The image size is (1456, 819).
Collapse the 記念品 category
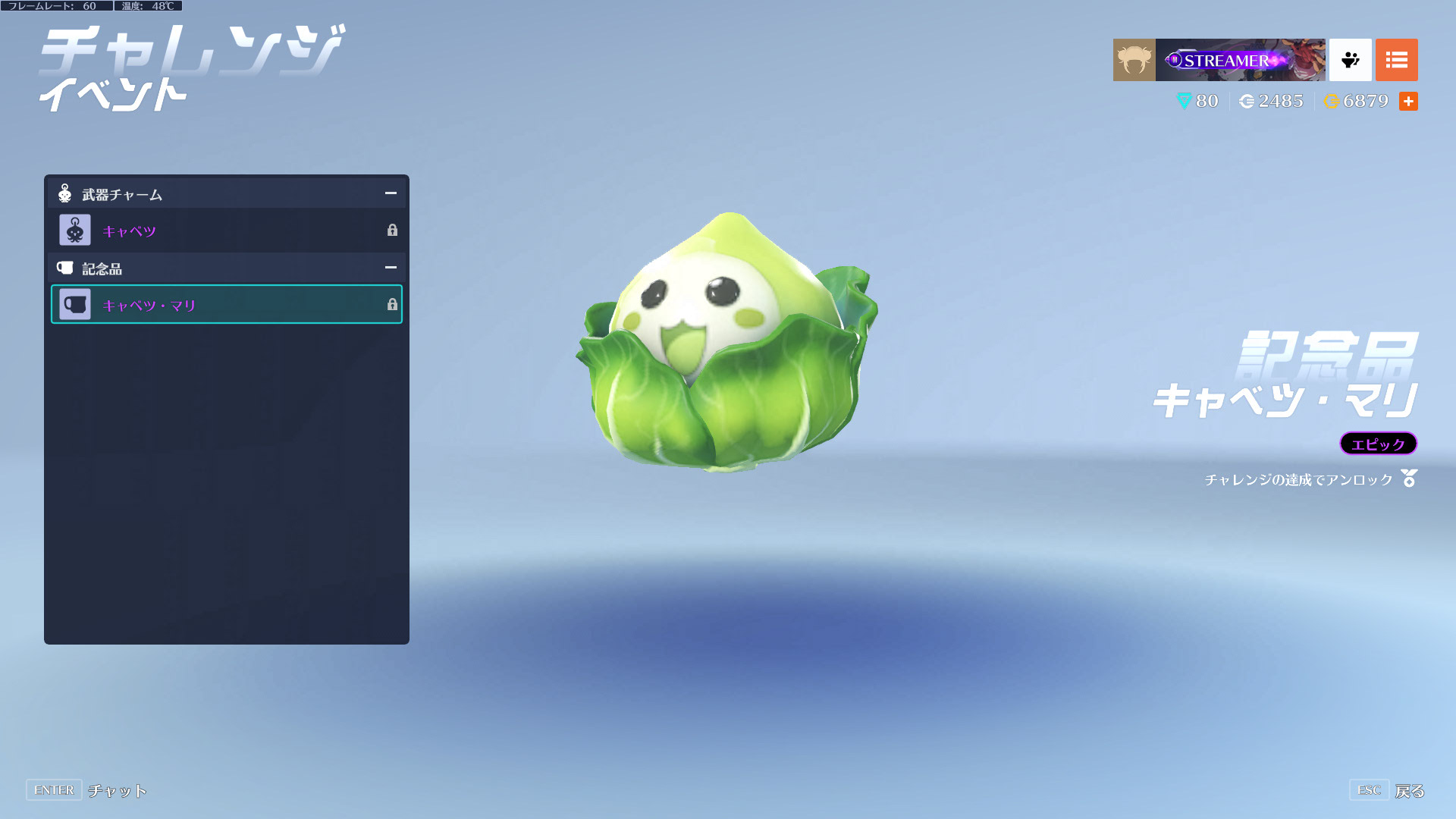[391, 268]
